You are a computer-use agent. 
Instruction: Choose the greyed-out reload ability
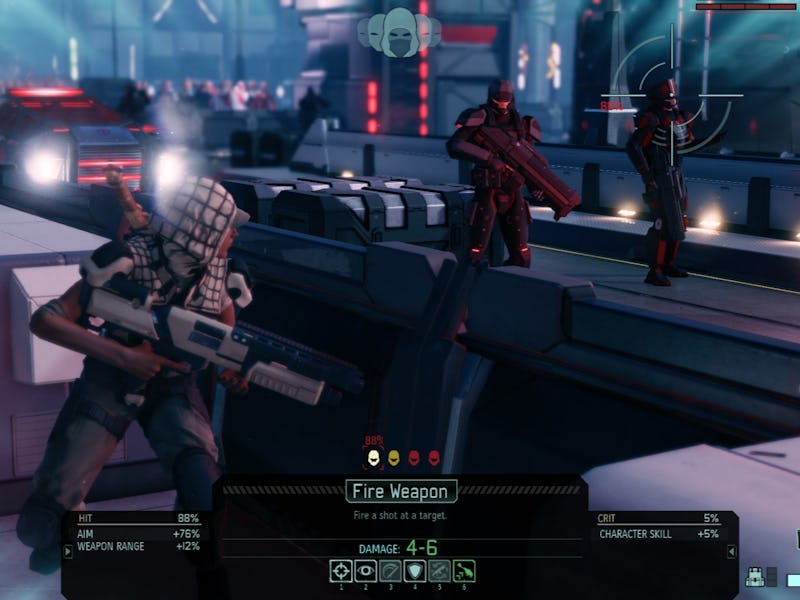[390, 571]
